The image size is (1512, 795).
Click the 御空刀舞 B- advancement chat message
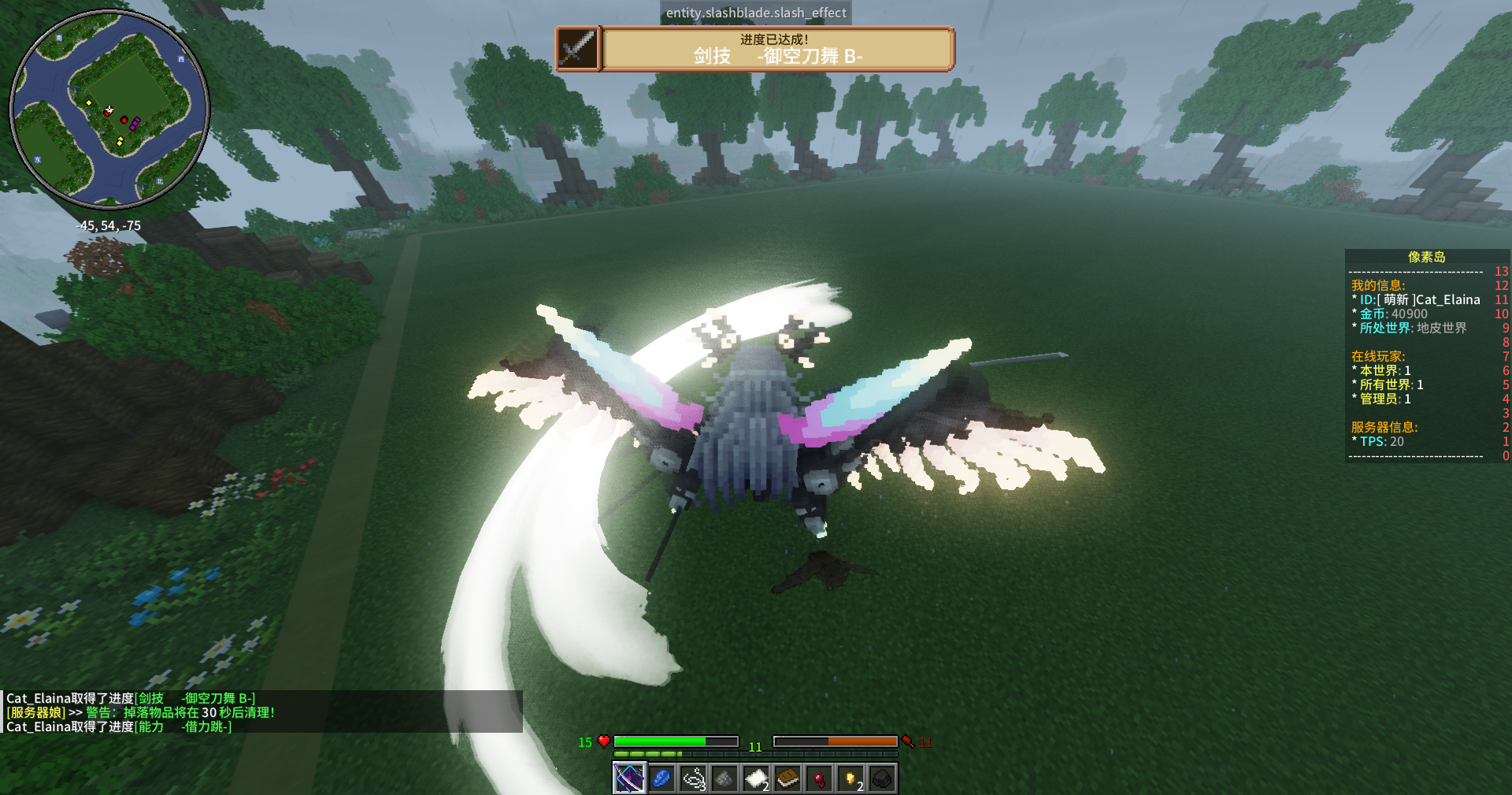131,698
